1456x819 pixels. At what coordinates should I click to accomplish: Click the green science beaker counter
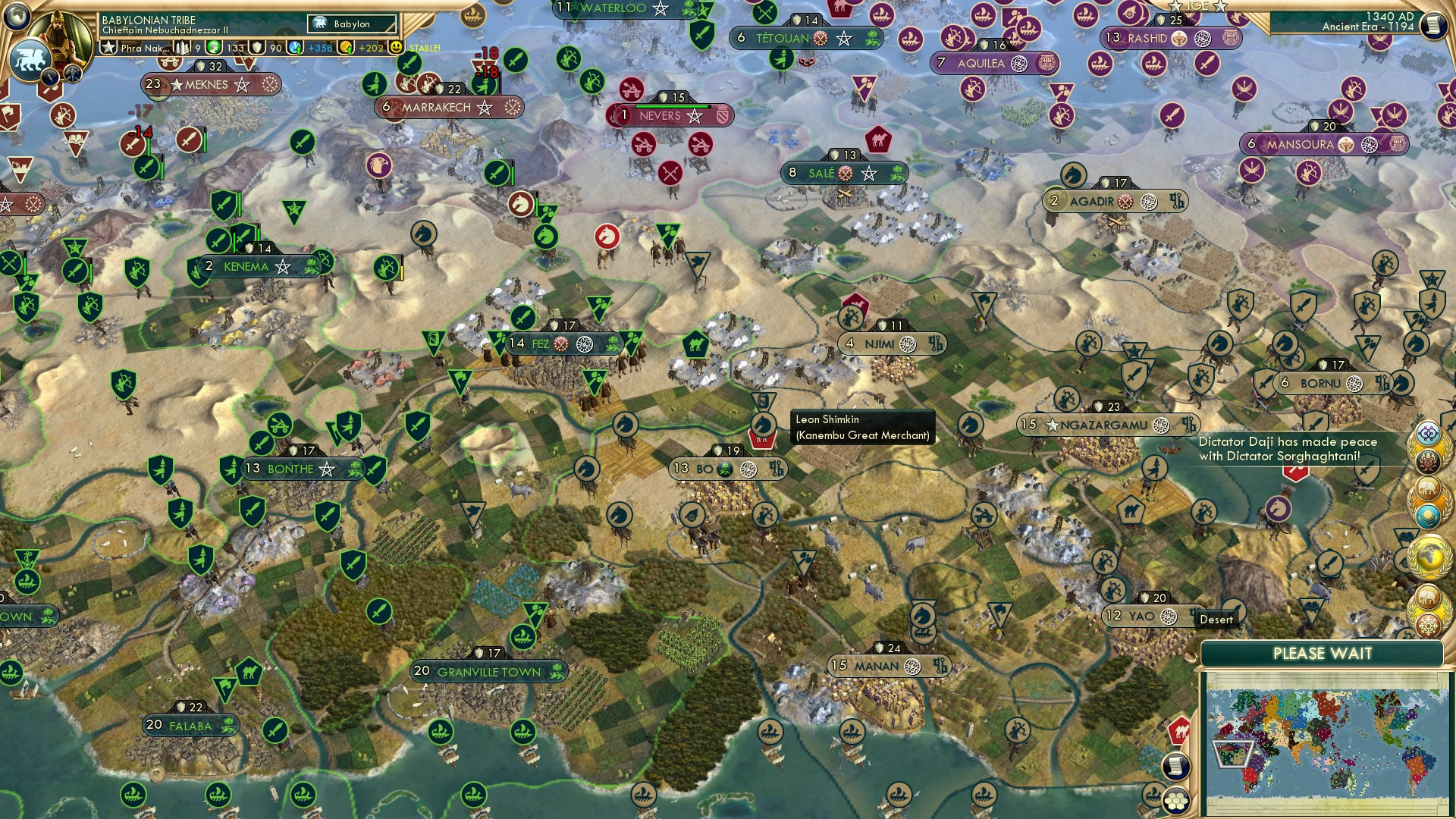(x=213, y=46)
